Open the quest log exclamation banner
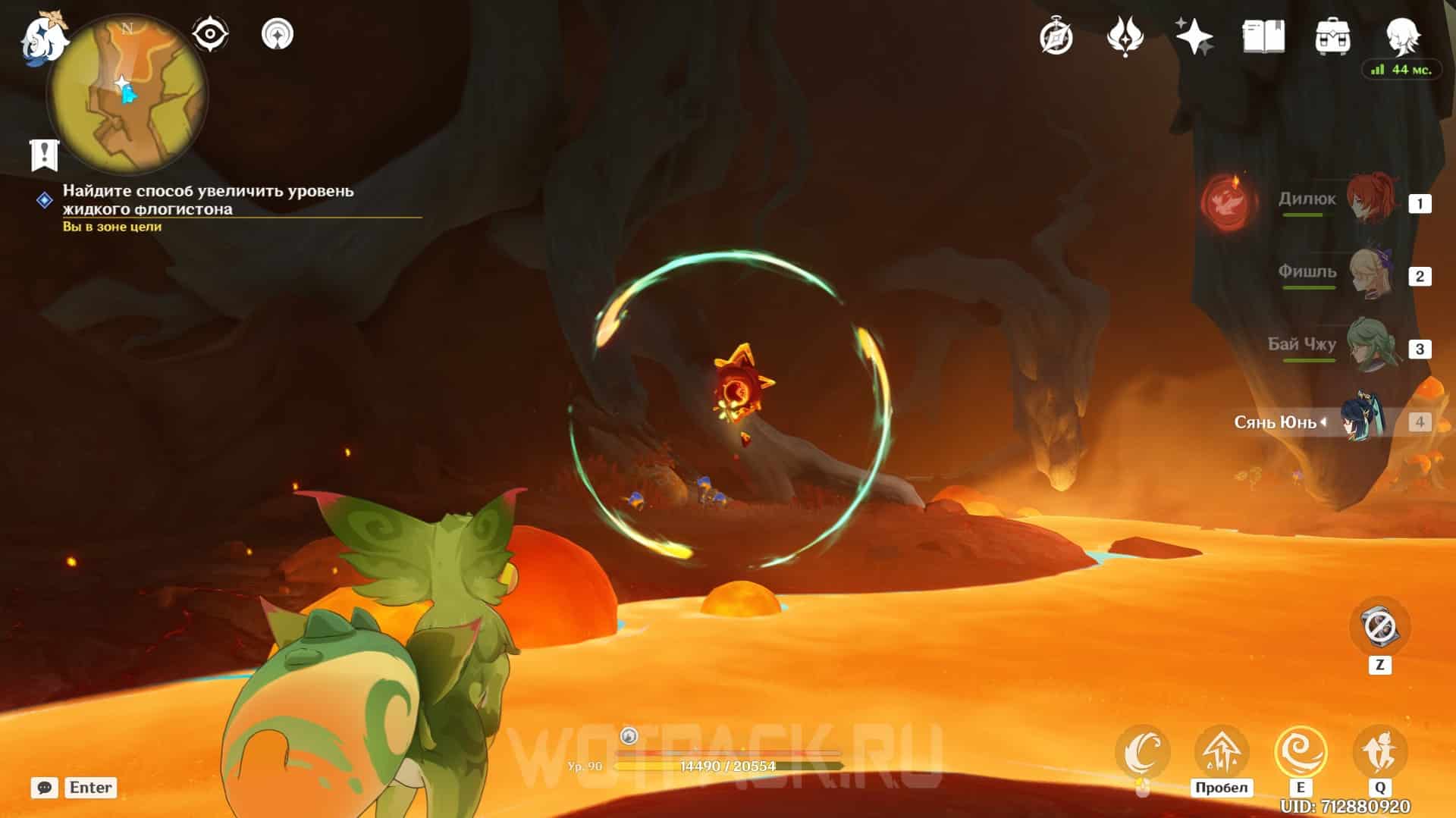This screenshot has width=1456, height=818. (x=45, y=155)
